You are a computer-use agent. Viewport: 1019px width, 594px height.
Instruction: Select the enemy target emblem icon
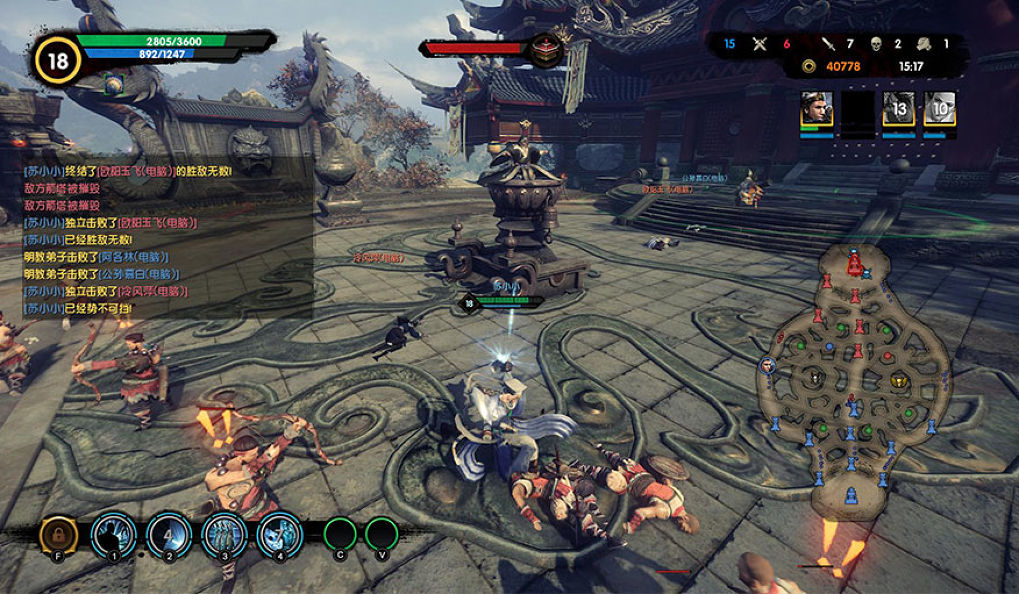[545, 49]
